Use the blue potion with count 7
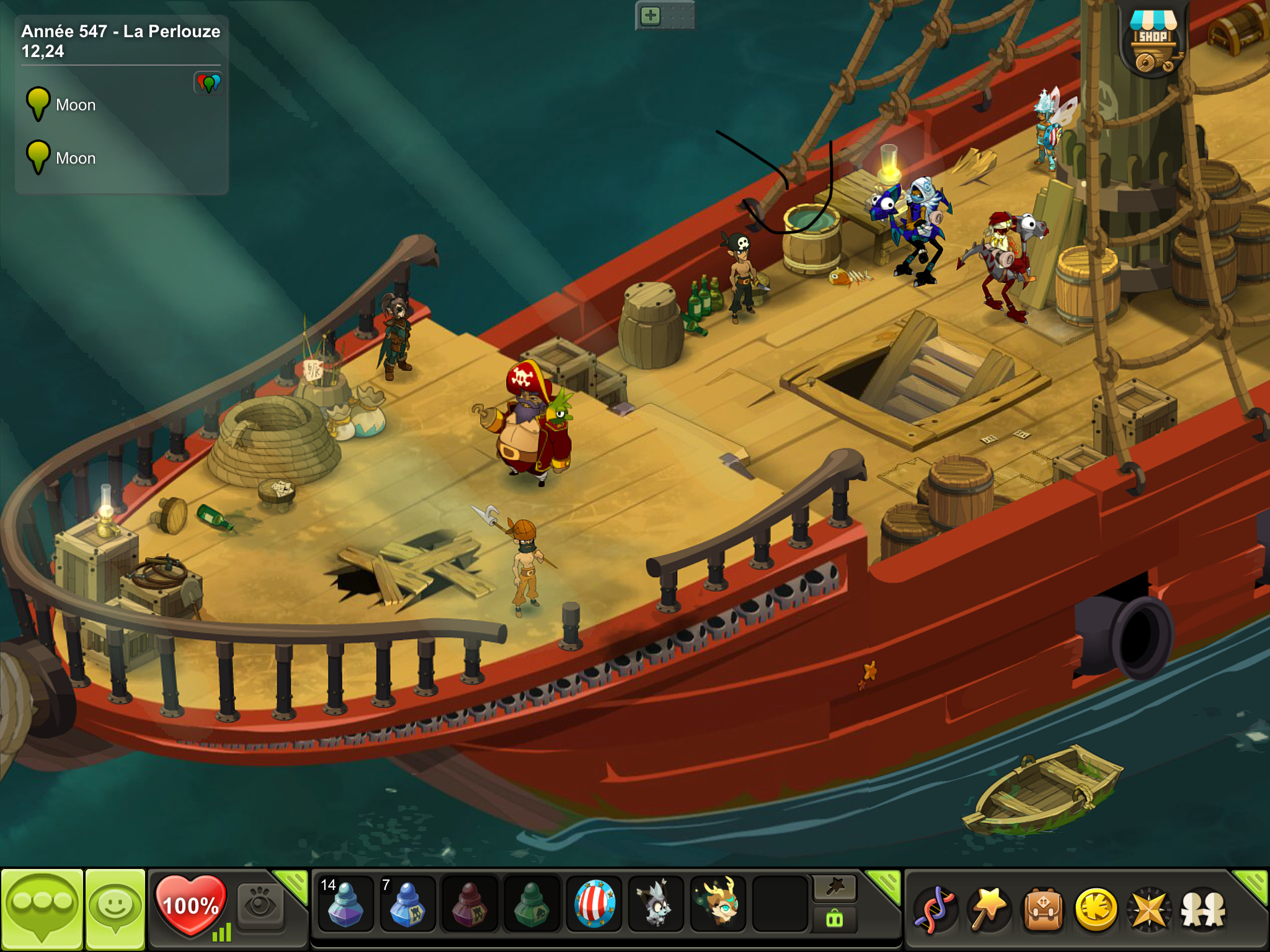The height and width of the screenshot is (952, 1270). (x=407, y=905)
